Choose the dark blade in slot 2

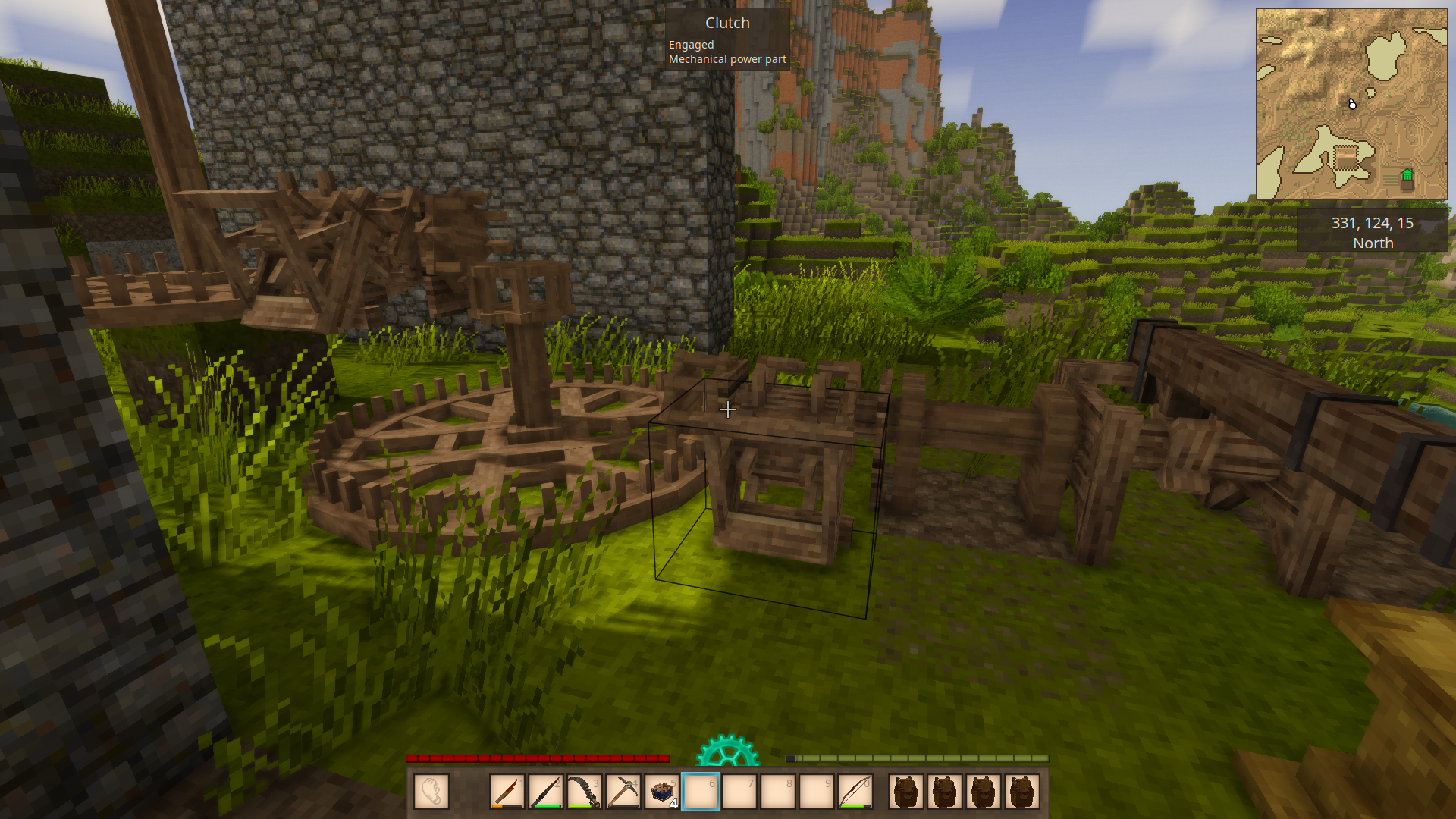546,792
